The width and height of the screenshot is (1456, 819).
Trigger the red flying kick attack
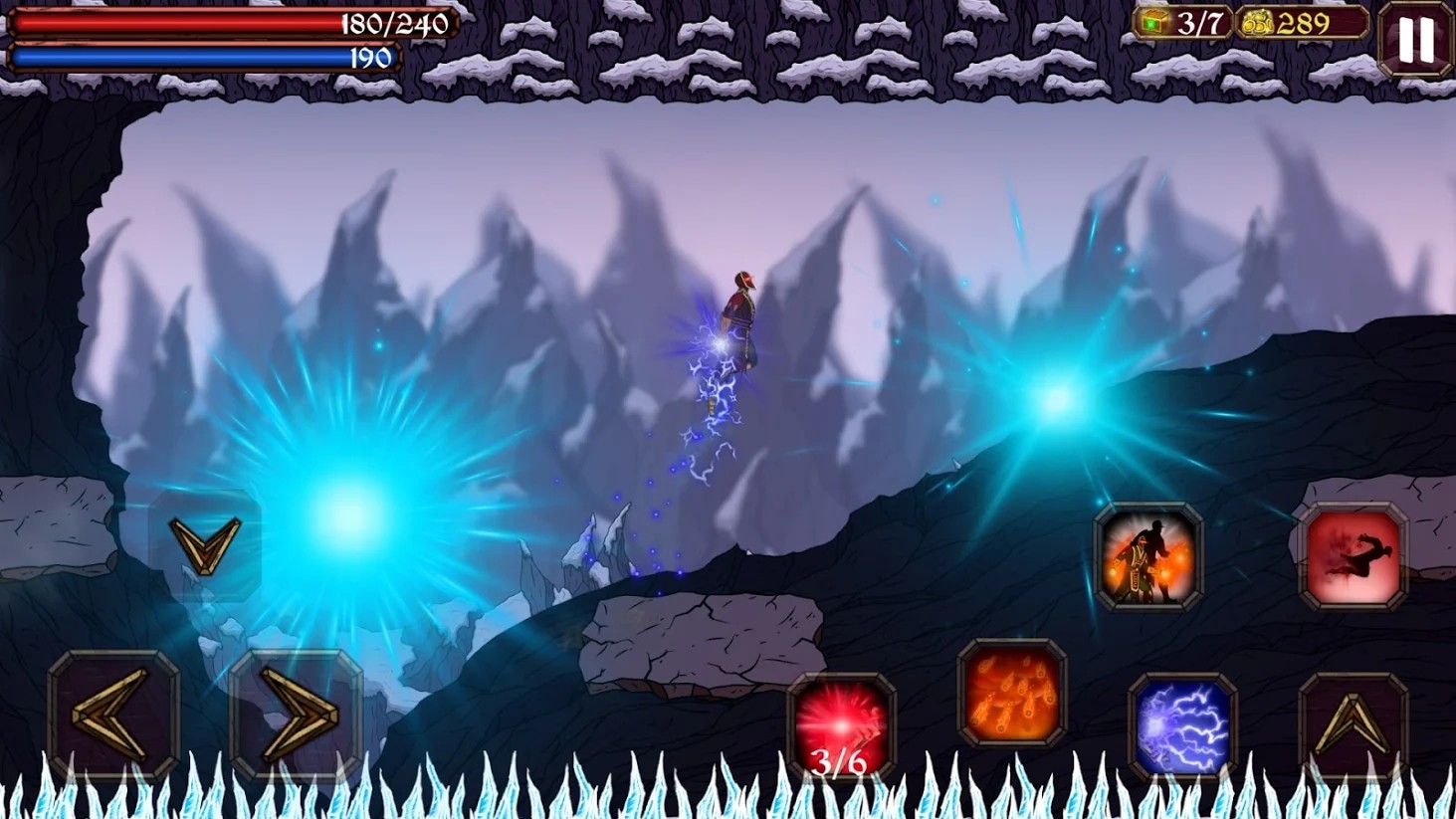coord(1352,556)
